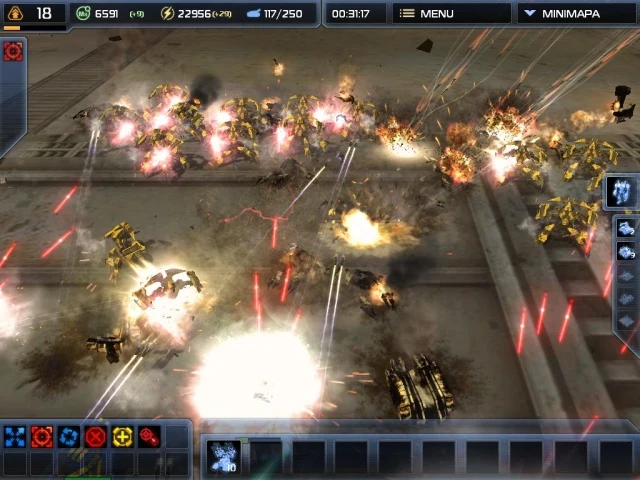Viewport: 640px width, 480px height.
Task: Activate the yellow assist plus command
Action: (122, 436)
